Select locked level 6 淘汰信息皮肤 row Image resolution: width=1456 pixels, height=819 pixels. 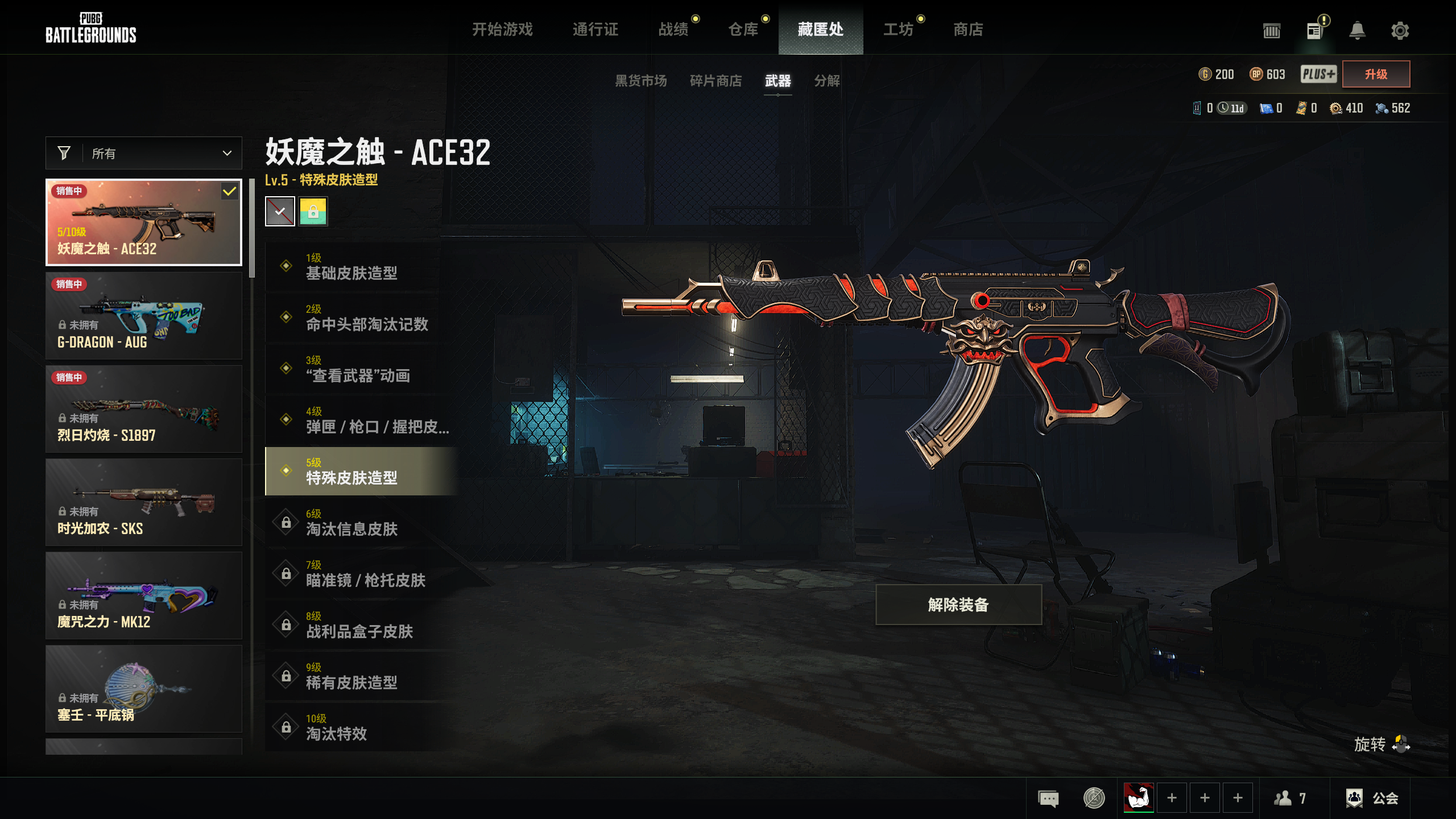[362, 523]
